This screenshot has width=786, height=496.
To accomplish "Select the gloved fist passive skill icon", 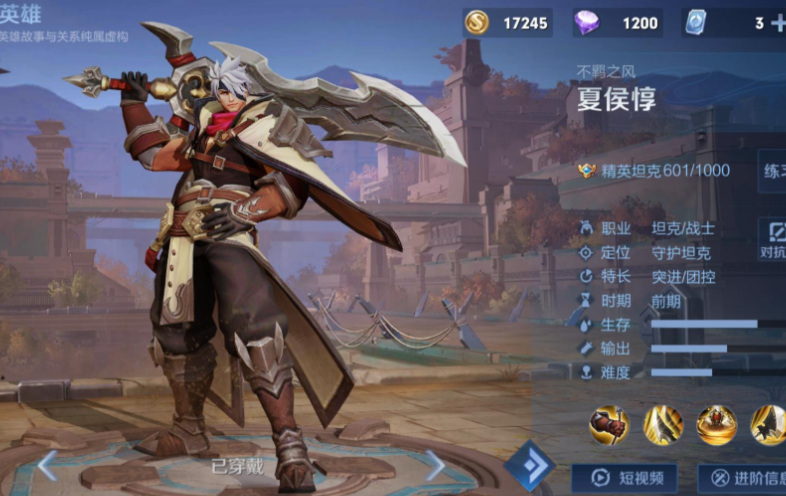I will click(x=608, y=425).
